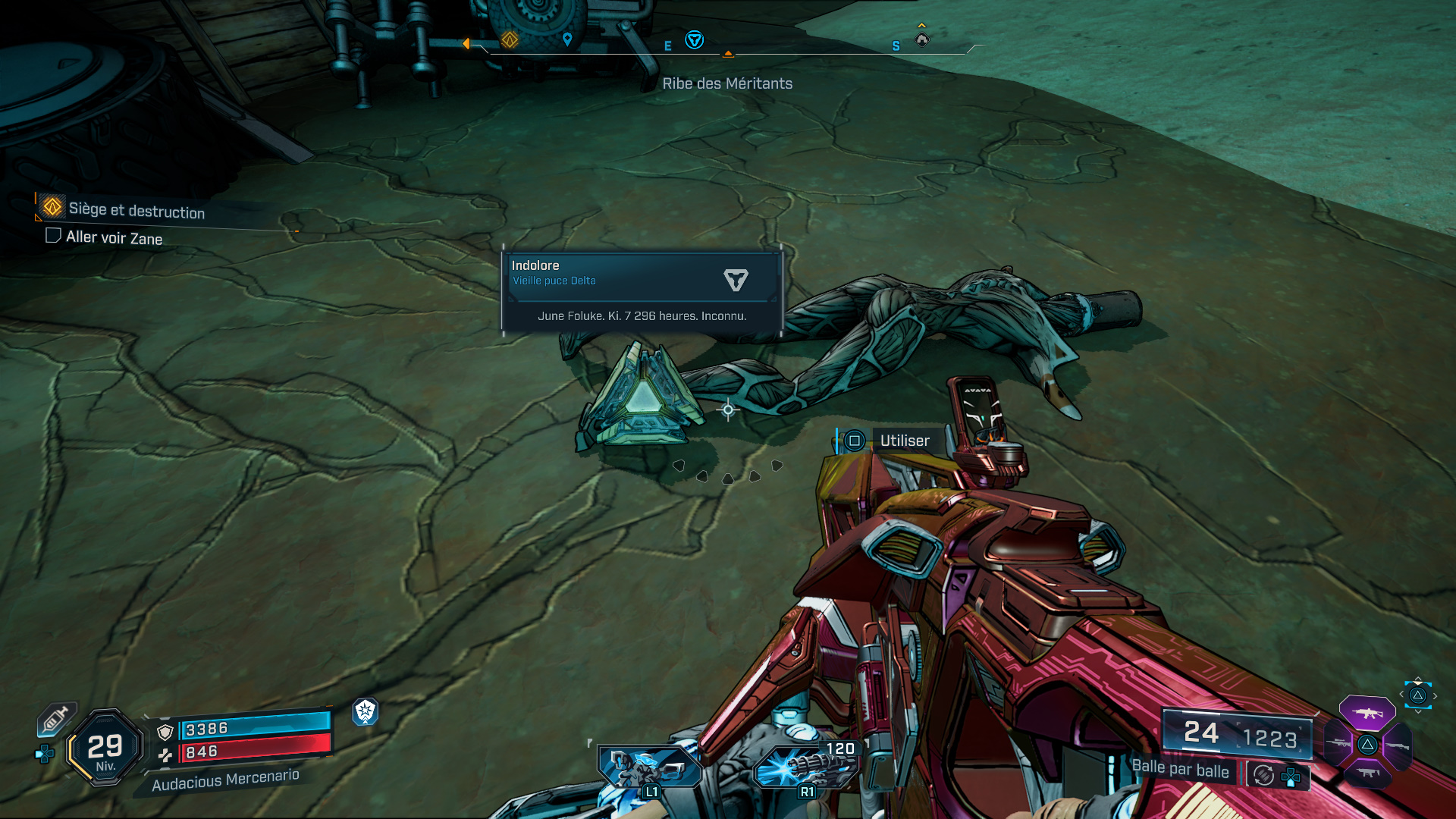
Task: Click the blue triangle marker on compass
Action: (694, 40)
